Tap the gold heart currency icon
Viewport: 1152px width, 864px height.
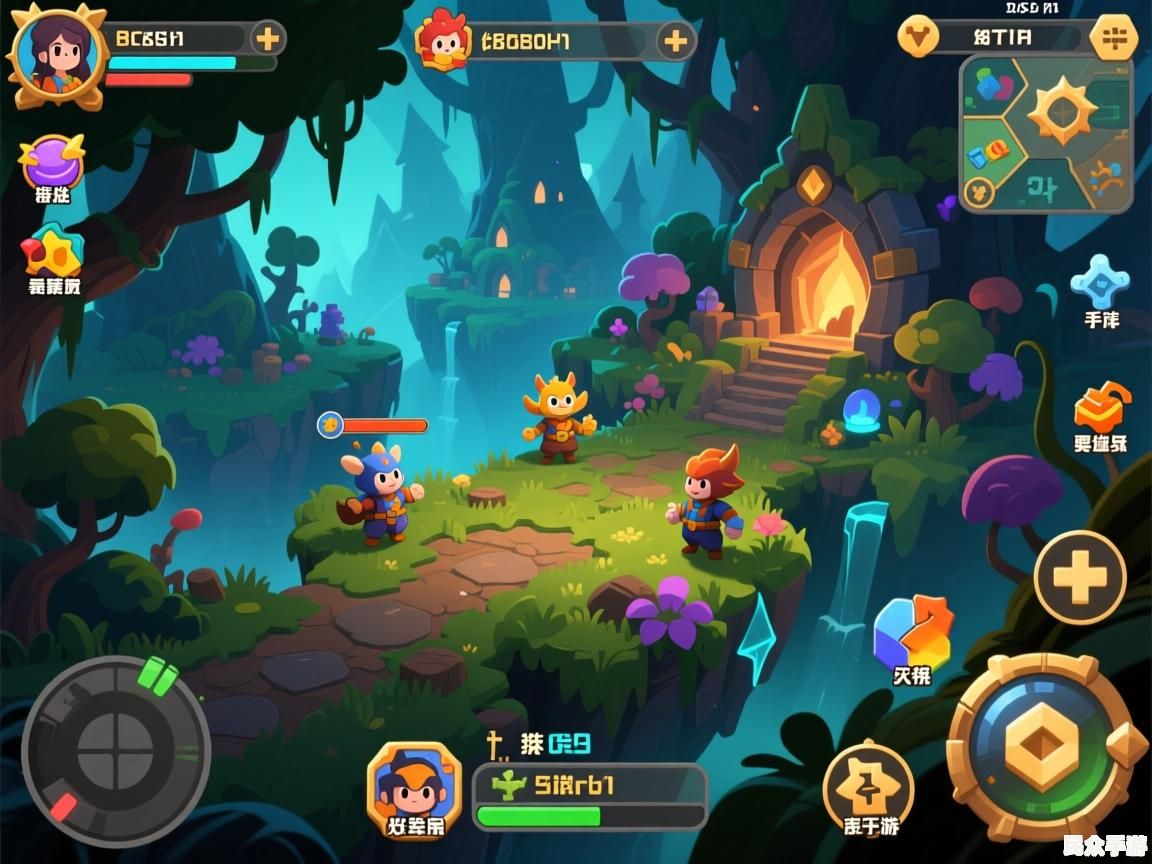coord(918,37)
